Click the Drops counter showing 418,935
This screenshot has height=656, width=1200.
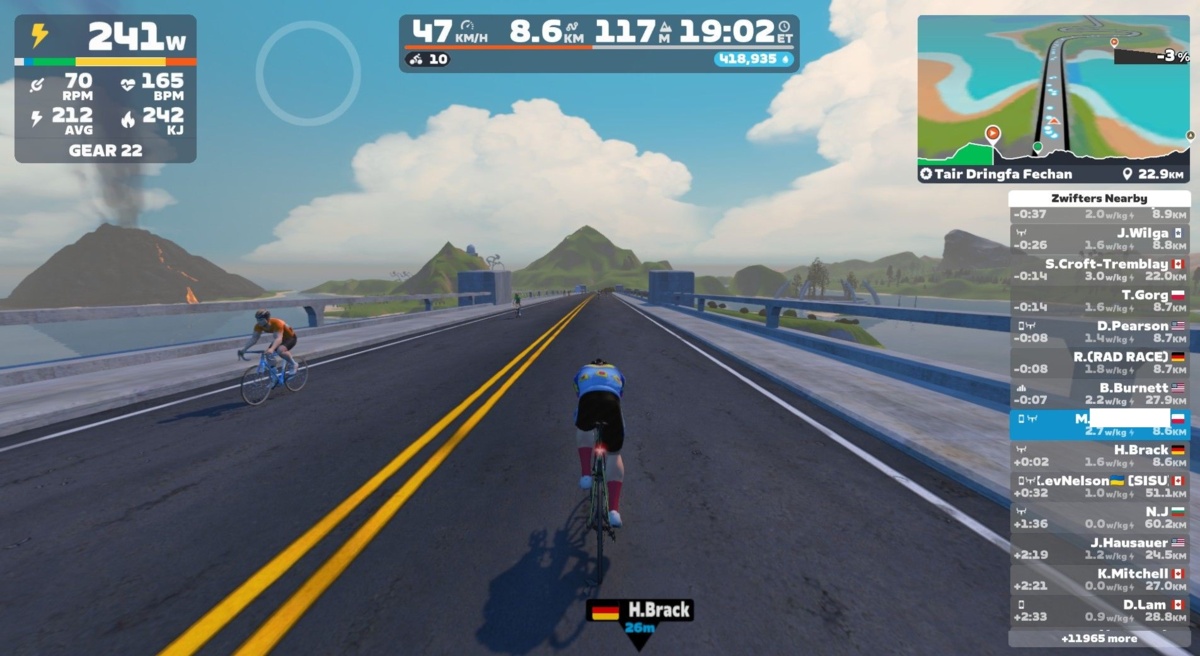752,59
